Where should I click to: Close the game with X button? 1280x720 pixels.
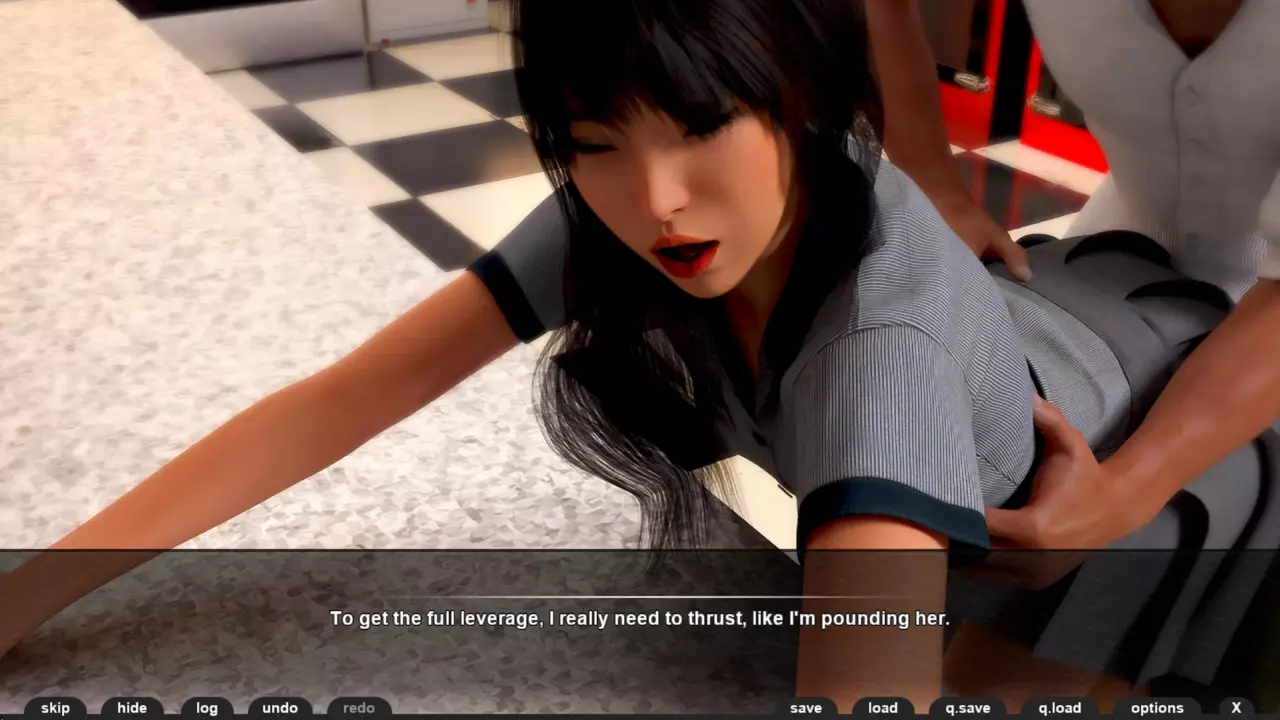point(1236,708)
